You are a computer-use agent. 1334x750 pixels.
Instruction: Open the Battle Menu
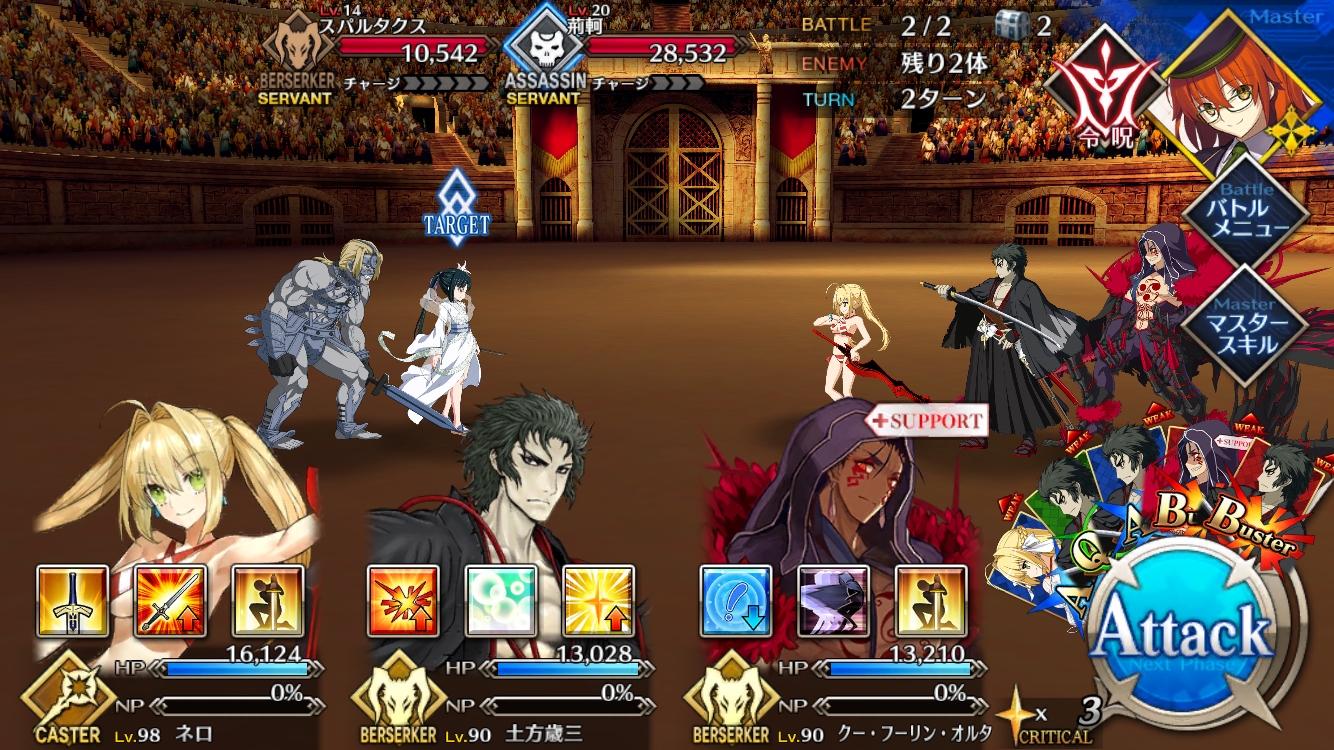[1245, 210]
